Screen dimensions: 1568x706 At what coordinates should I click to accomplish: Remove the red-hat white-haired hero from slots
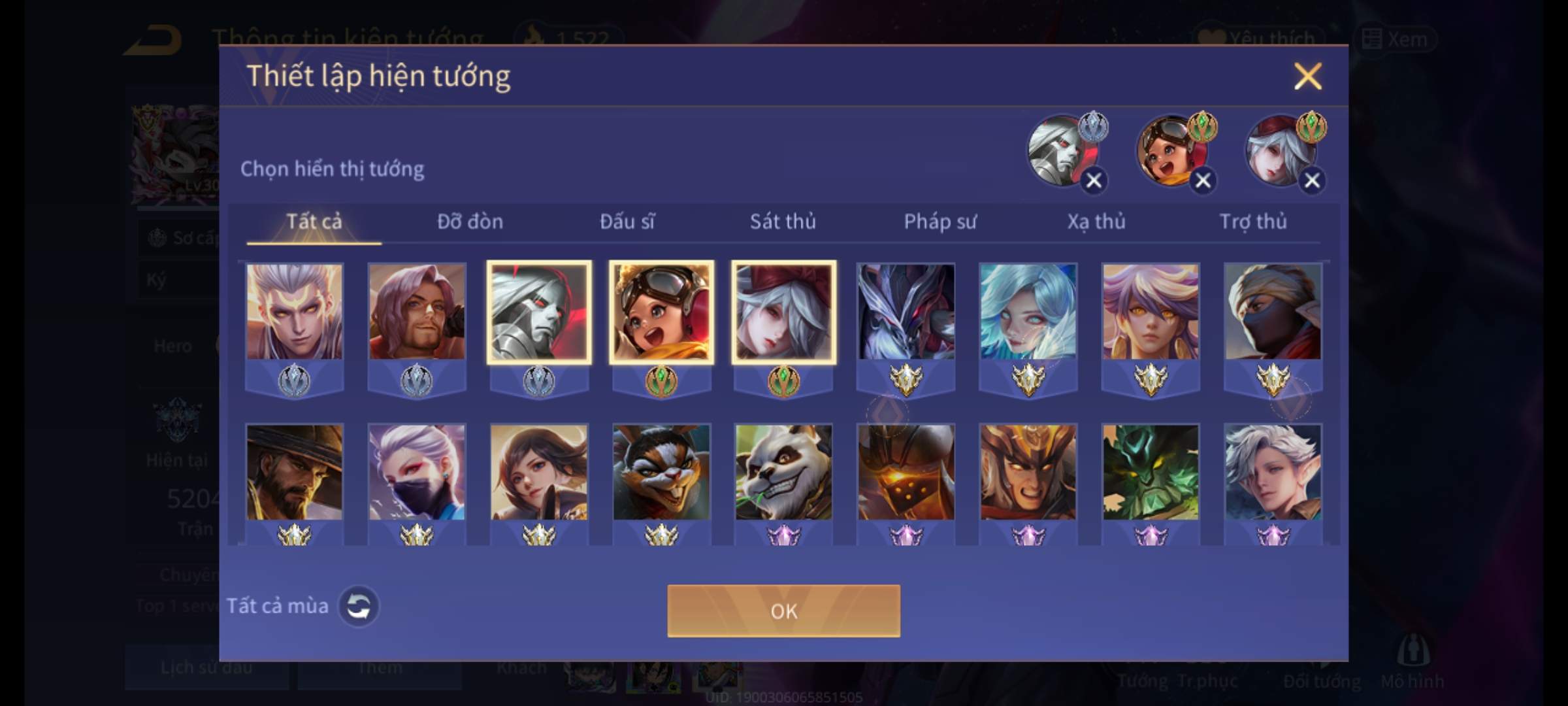[1312, 180]
